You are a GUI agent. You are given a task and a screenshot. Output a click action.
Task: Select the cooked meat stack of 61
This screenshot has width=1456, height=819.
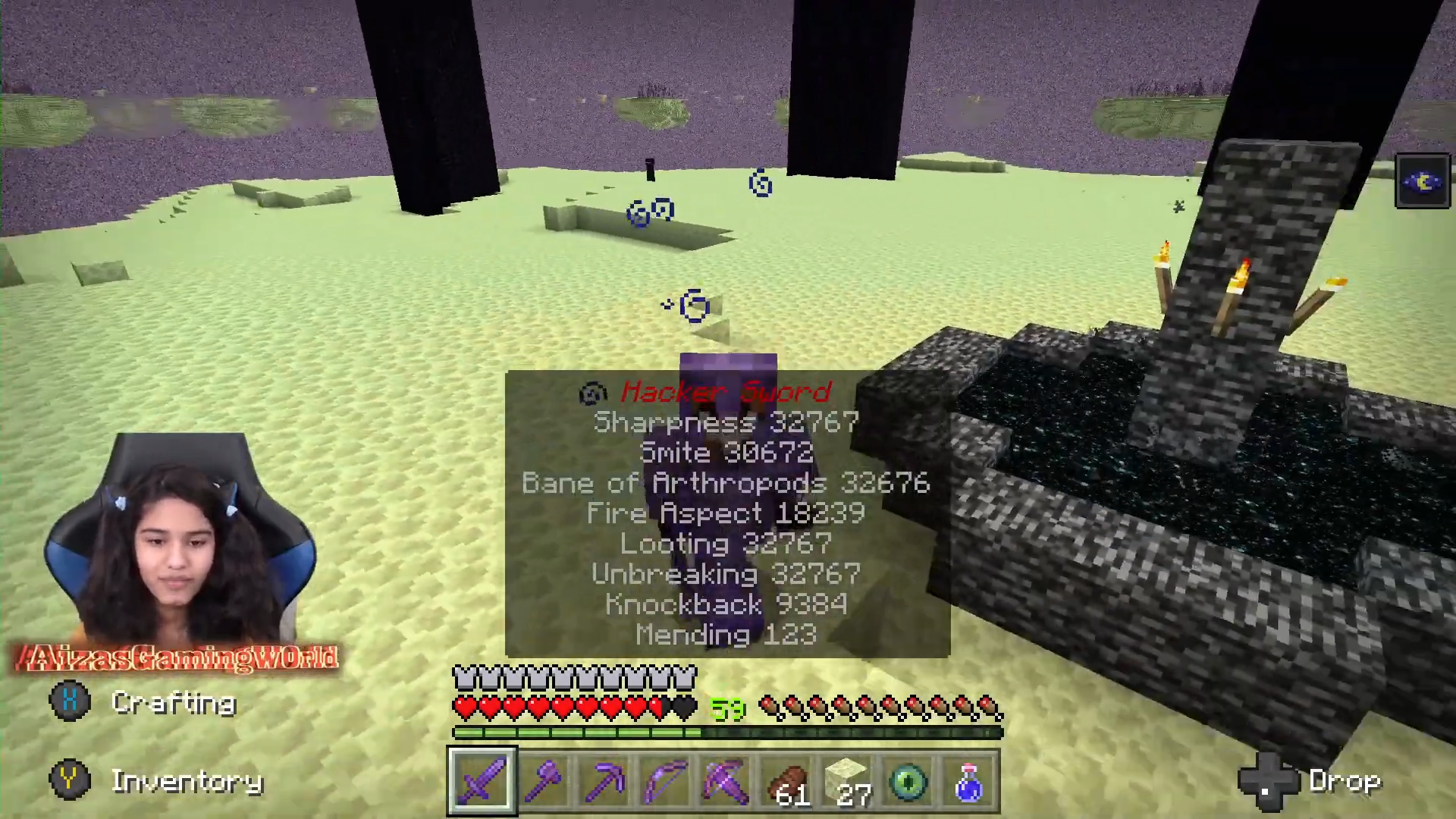pos(786,781)
